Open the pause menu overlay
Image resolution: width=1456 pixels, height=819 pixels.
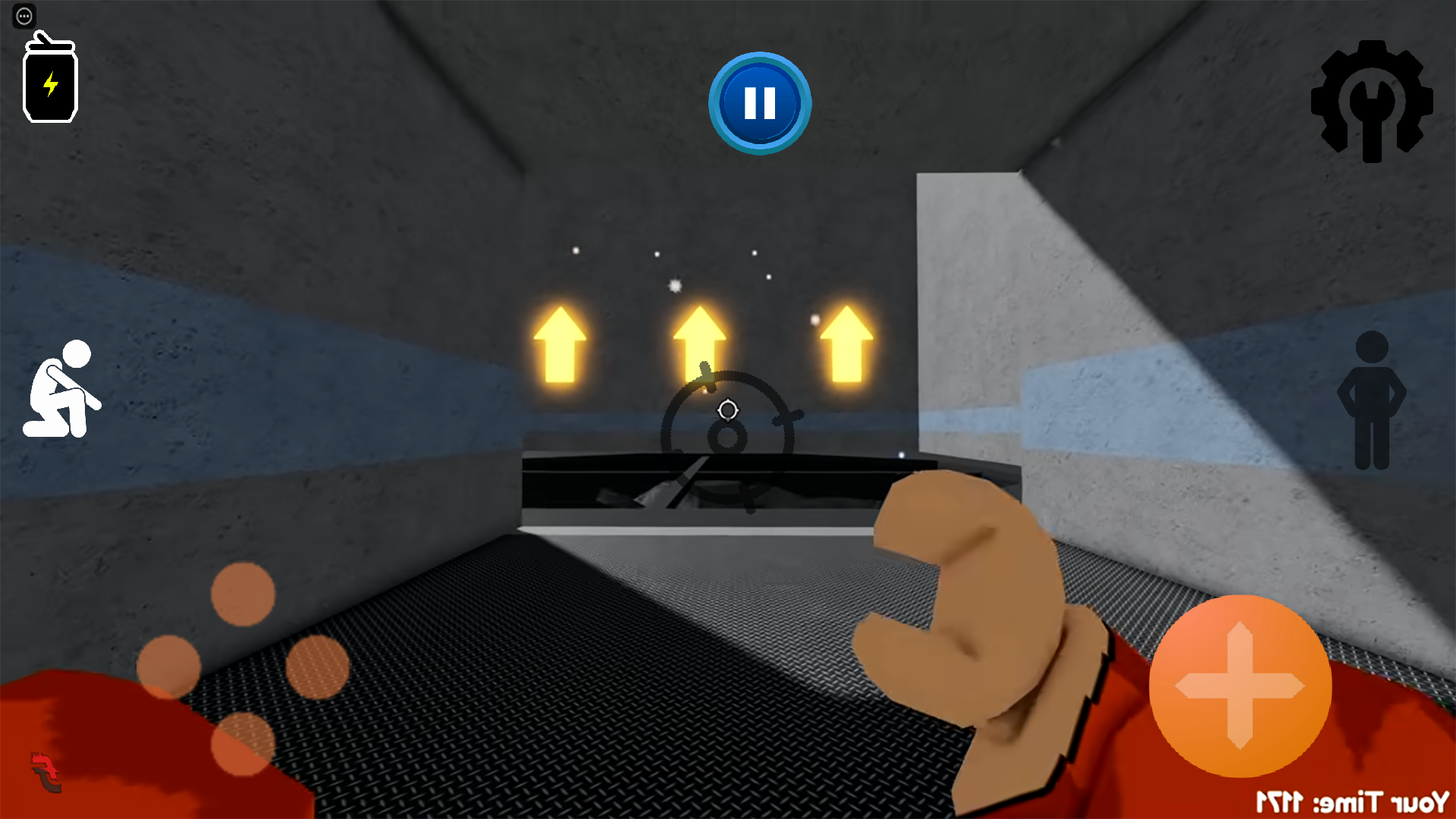(x=759, y=103)
